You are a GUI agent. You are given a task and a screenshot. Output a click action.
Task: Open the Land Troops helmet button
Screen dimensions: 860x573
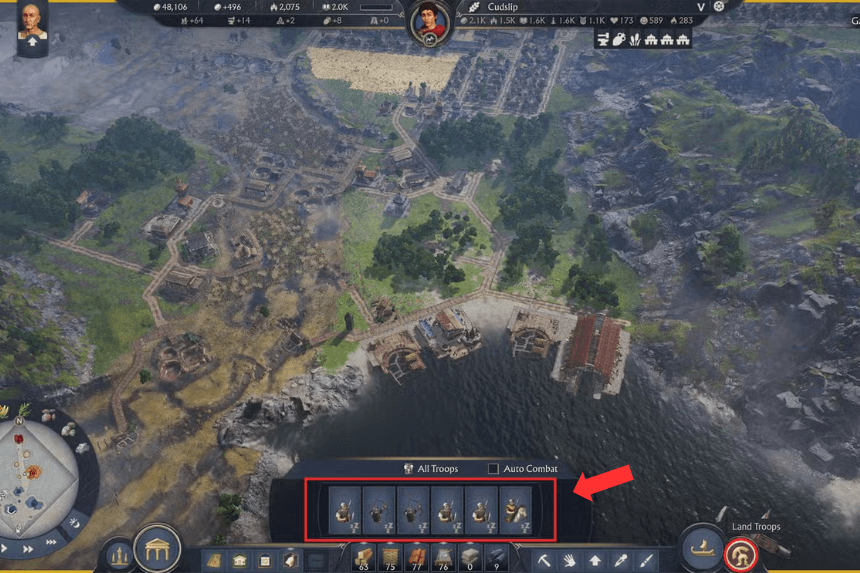tap(741, 552)
